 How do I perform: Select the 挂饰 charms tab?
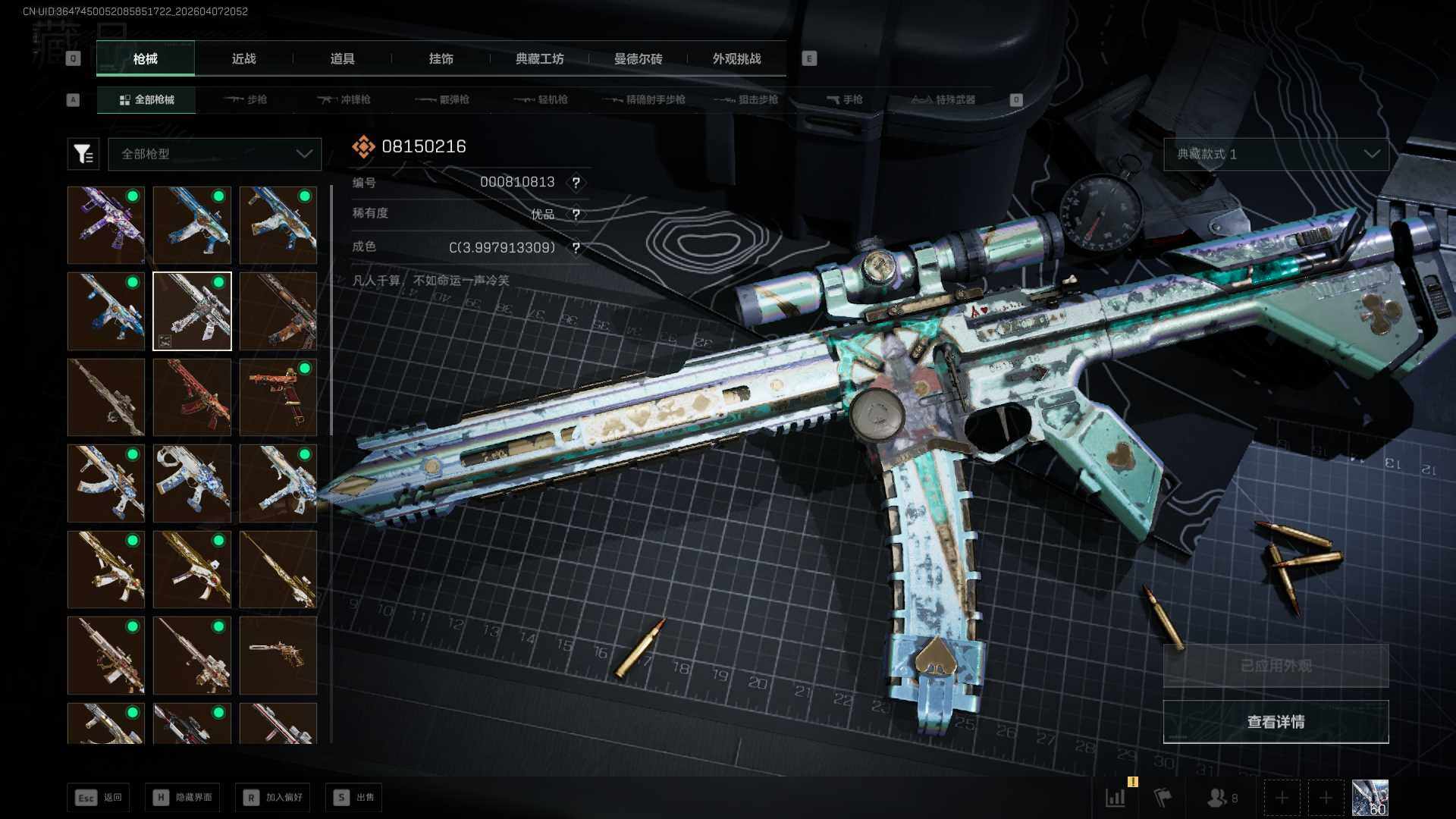point(441,59)
